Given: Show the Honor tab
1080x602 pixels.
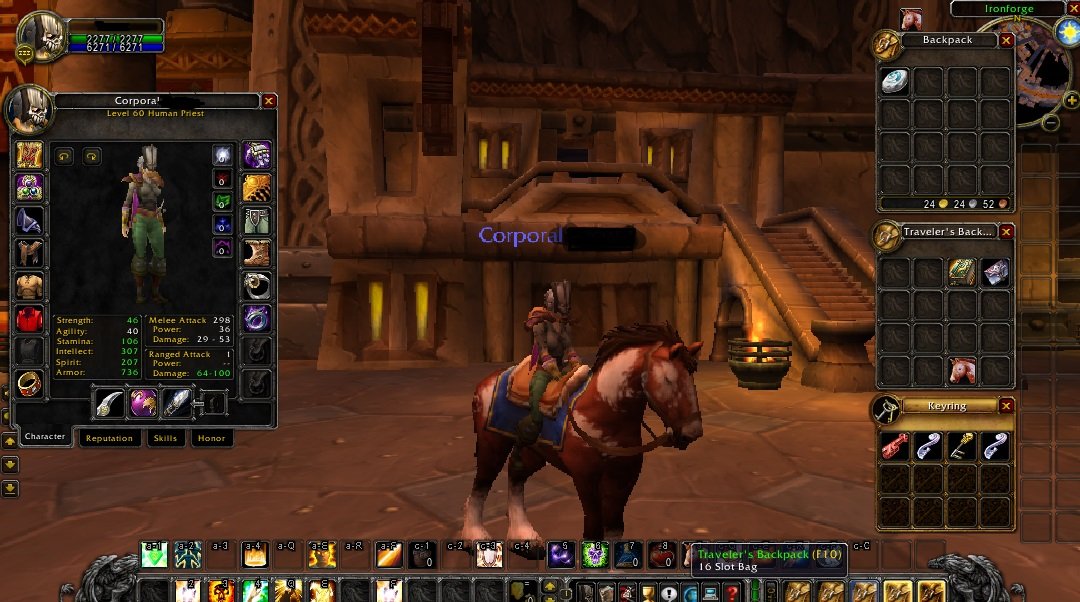Looking at the screenshot, I should click(211, 438).
